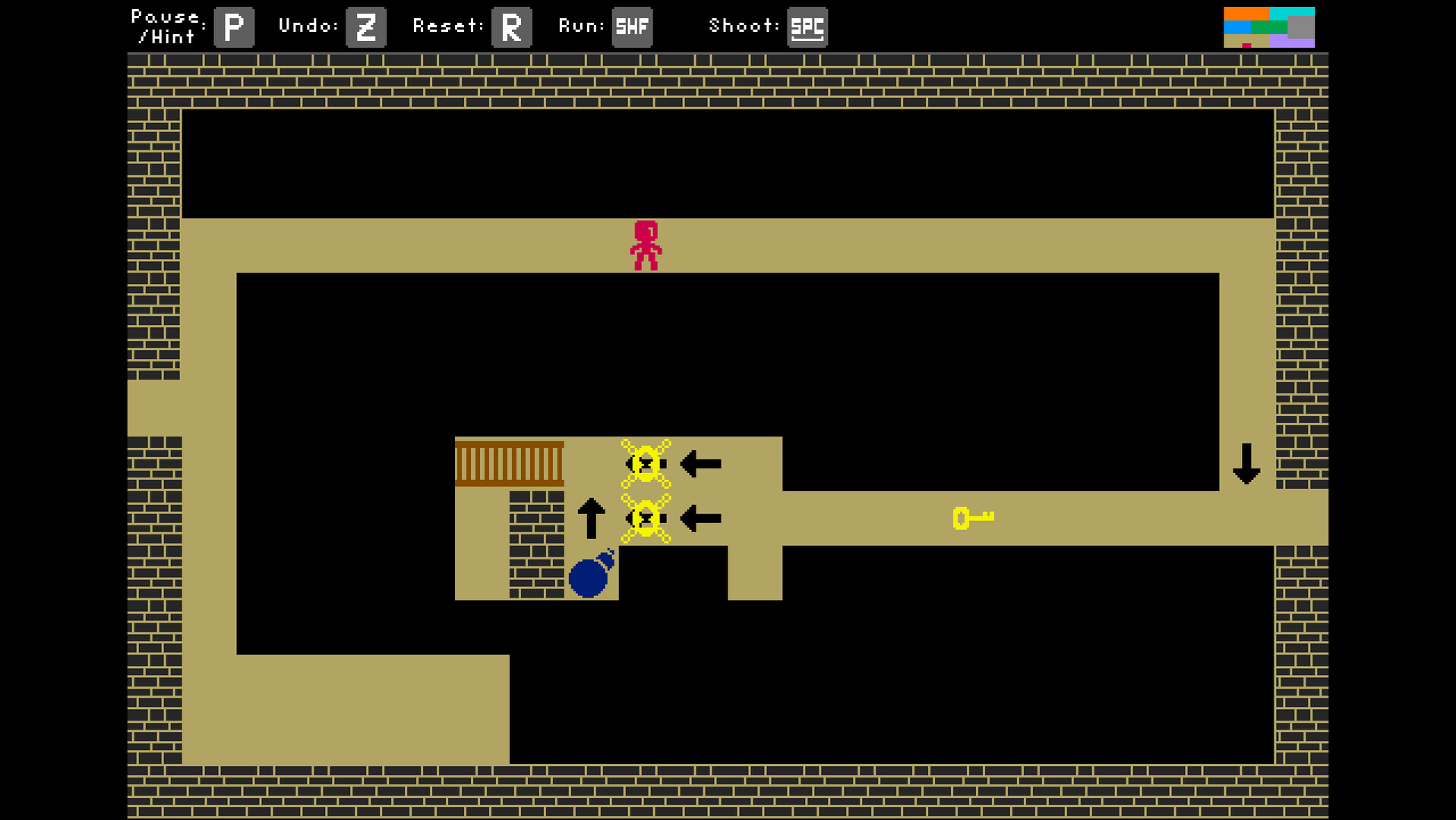Click the orange region on the level minimap
This screenshot has height=820, width=1456.
pos(1246,14)
